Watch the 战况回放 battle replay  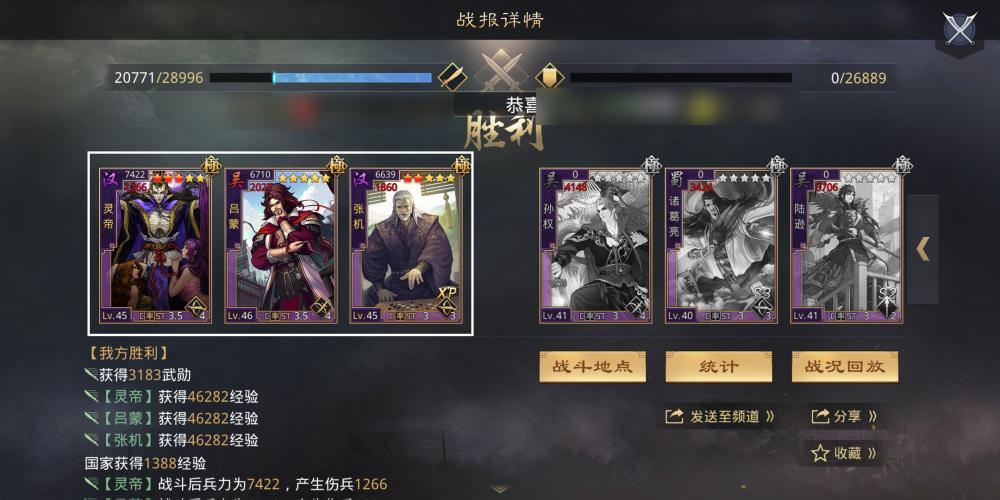(845, 366)
